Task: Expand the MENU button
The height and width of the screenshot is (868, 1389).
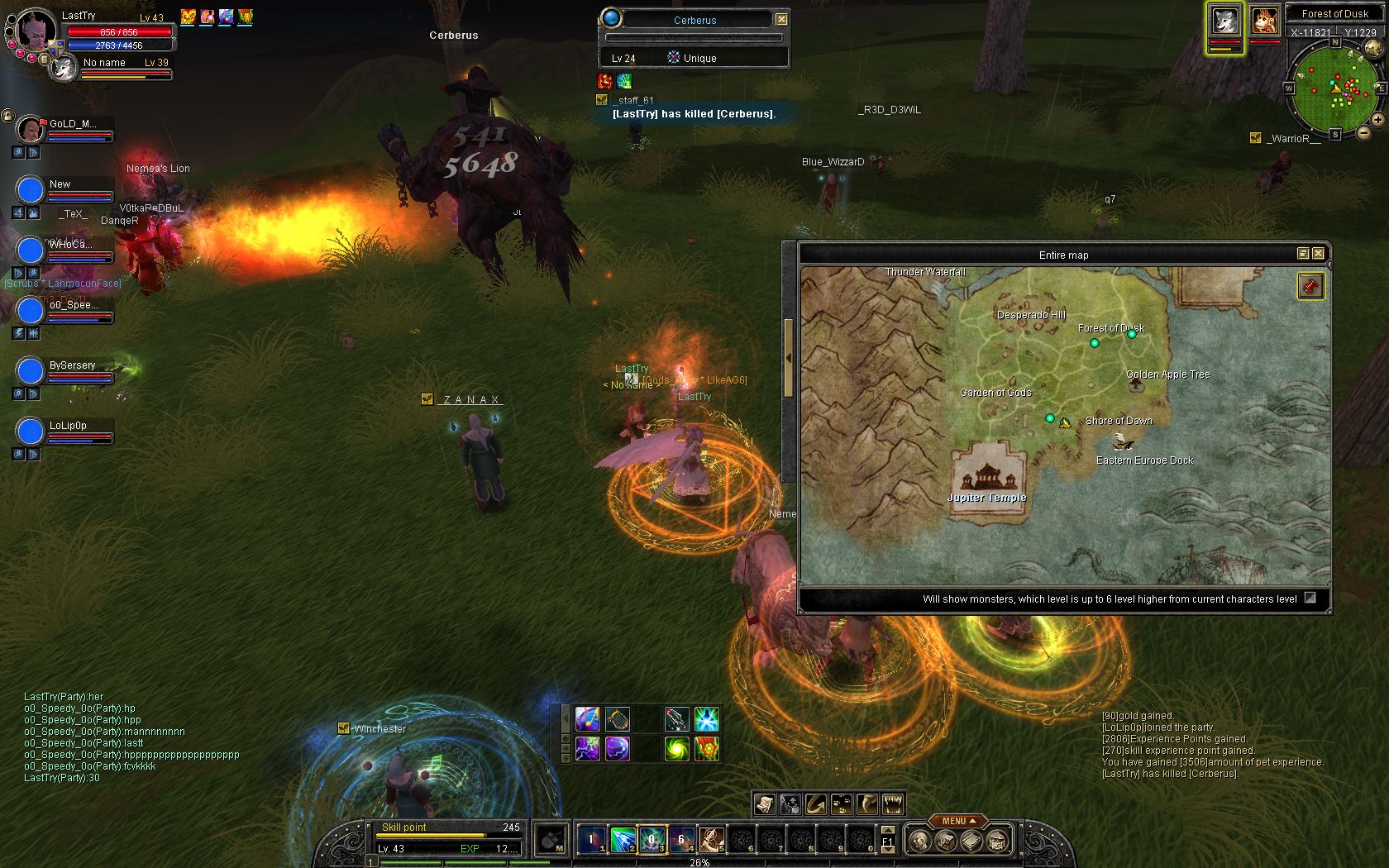Action: point(958,821)
